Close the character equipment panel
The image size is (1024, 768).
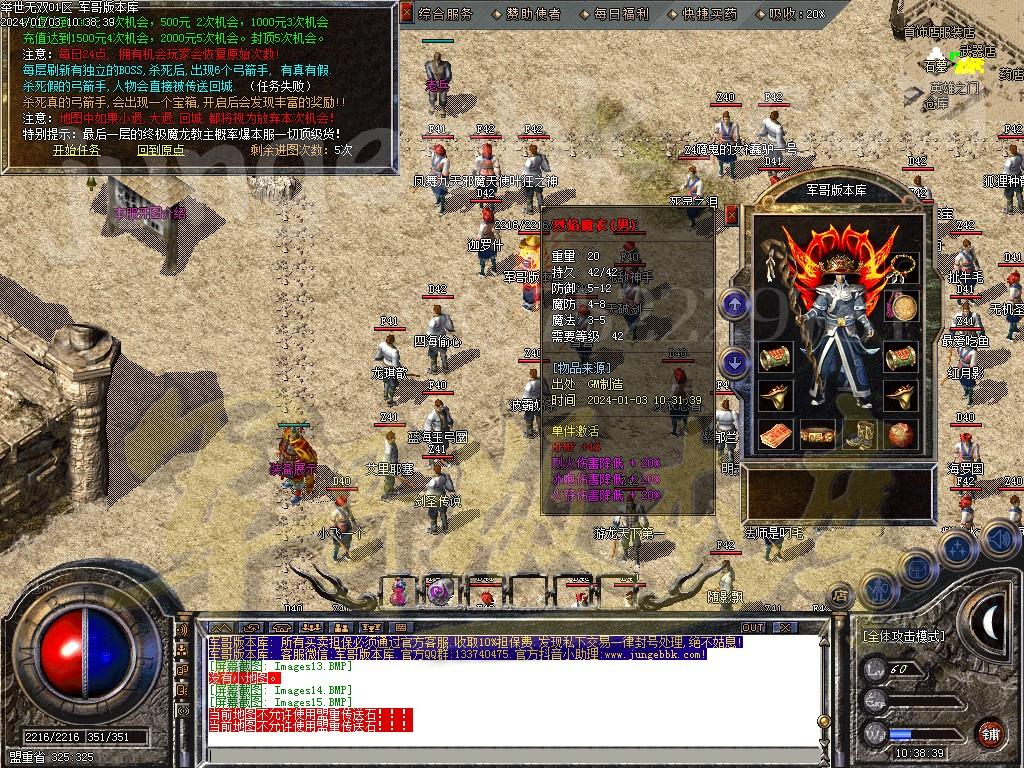click(731, 213)
